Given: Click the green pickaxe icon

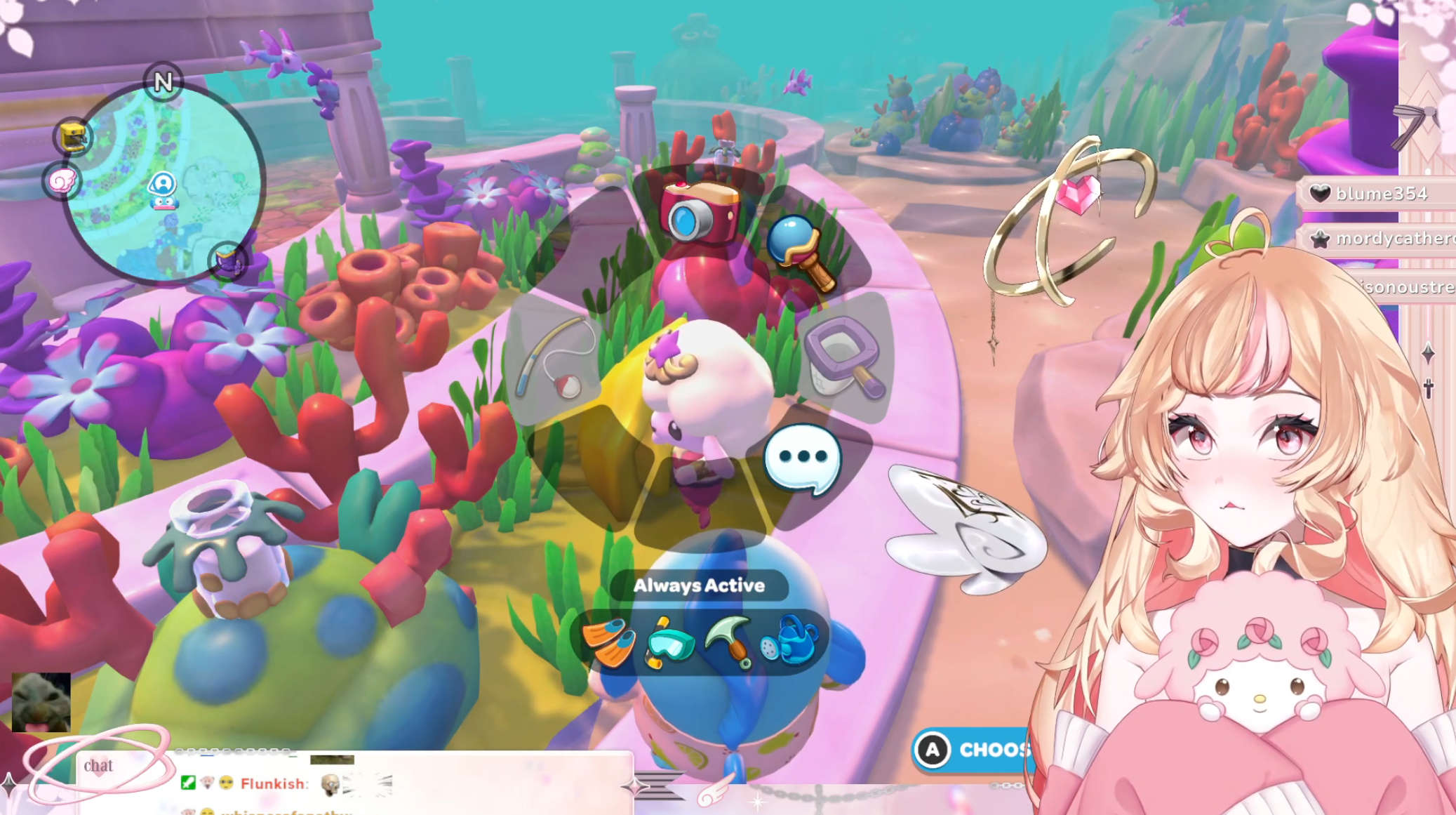Looking at the screenshot, I should (728, 640).
